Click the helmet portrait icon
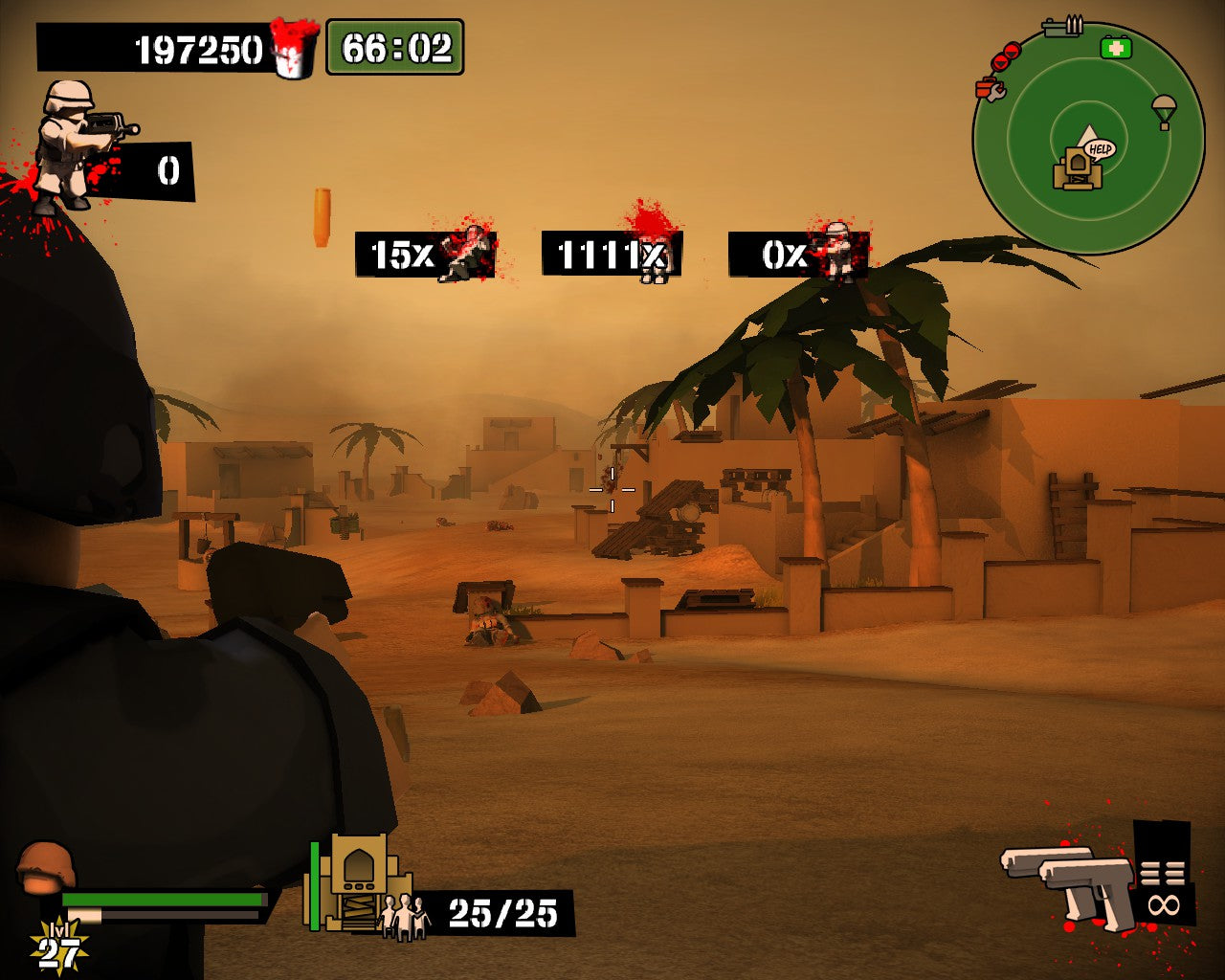This screenshot has width=1225, height=980. coord(45,866)
